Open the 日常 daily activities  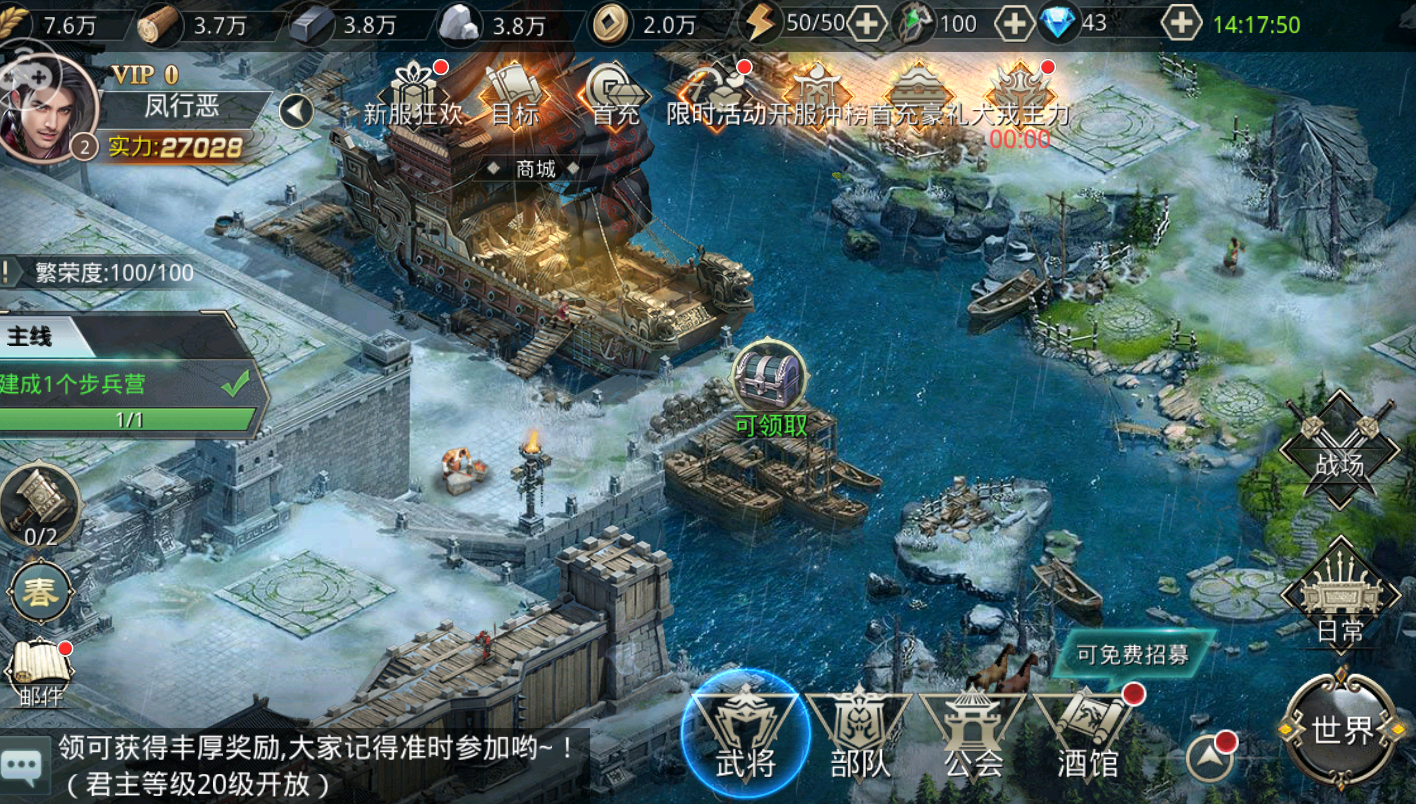point(1339,595)
